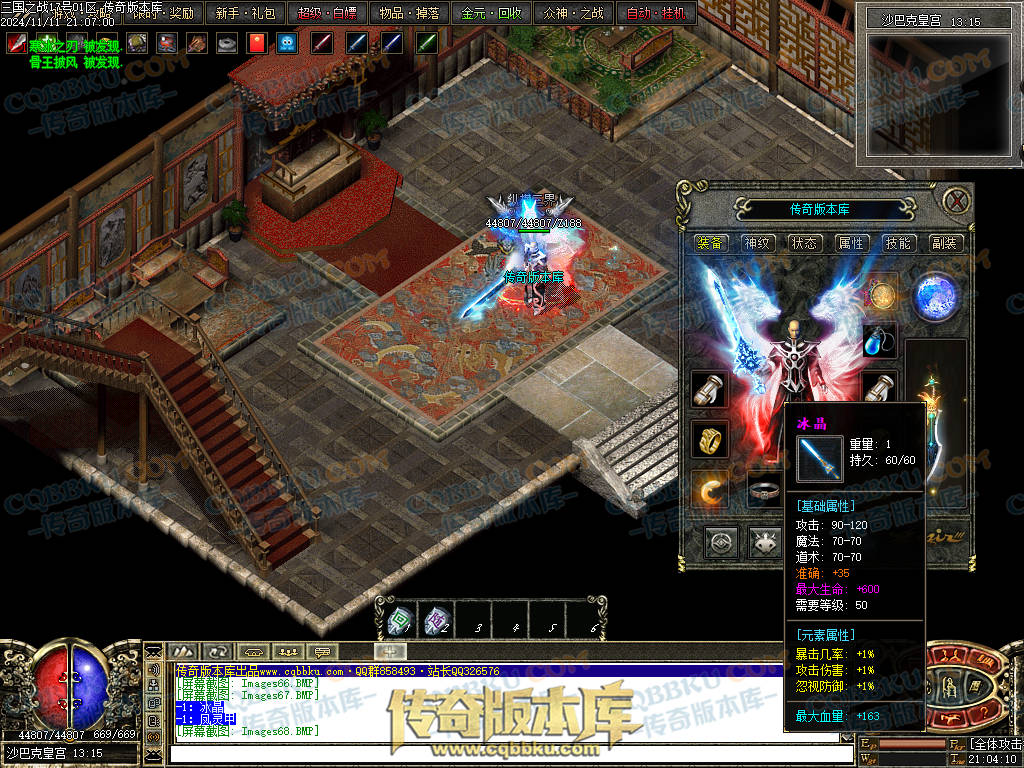Select the gold ring equipment slot
This screenshot has height=768, width=1024.
[709, 439]
